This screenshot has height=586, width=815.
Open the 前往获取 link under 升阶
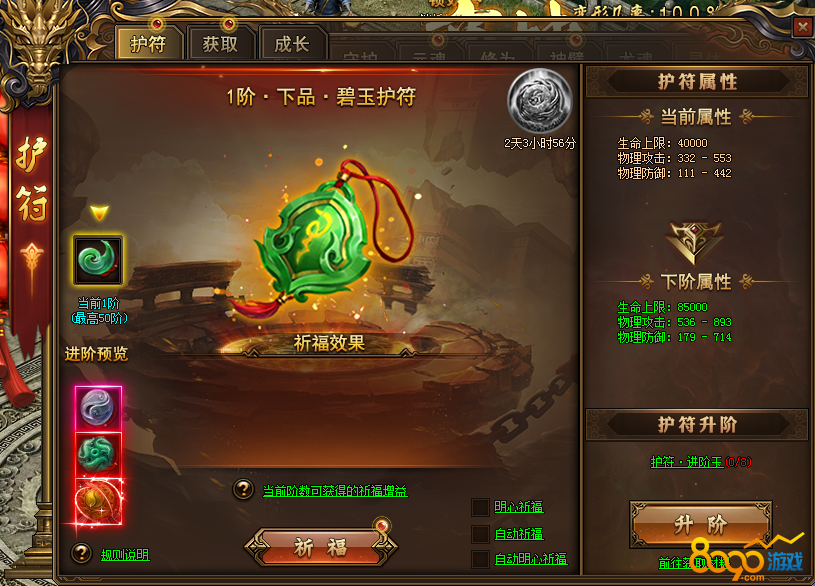point(678,563)
